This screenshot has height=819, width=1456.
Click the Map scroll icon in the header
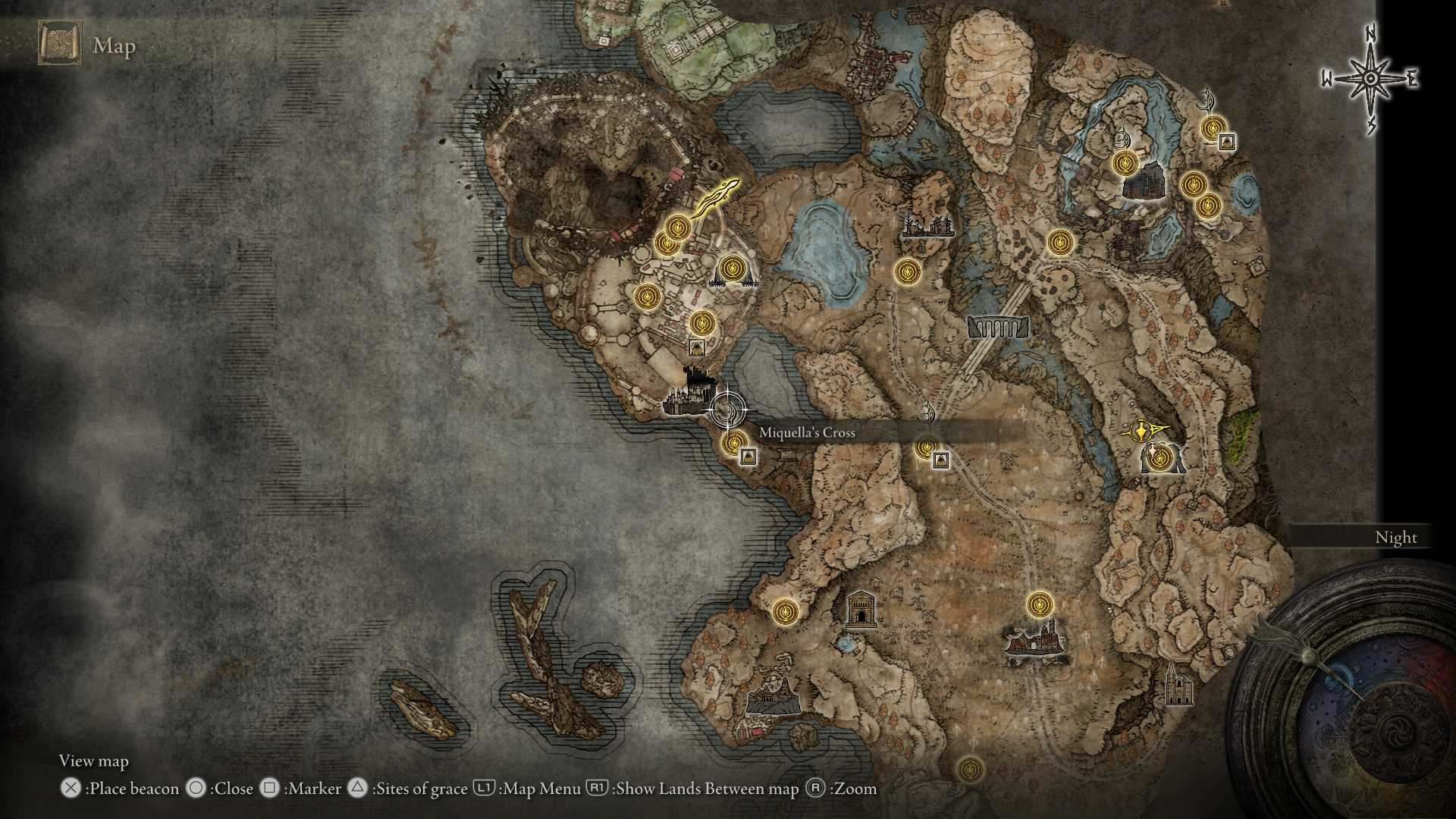pos(59,44)
